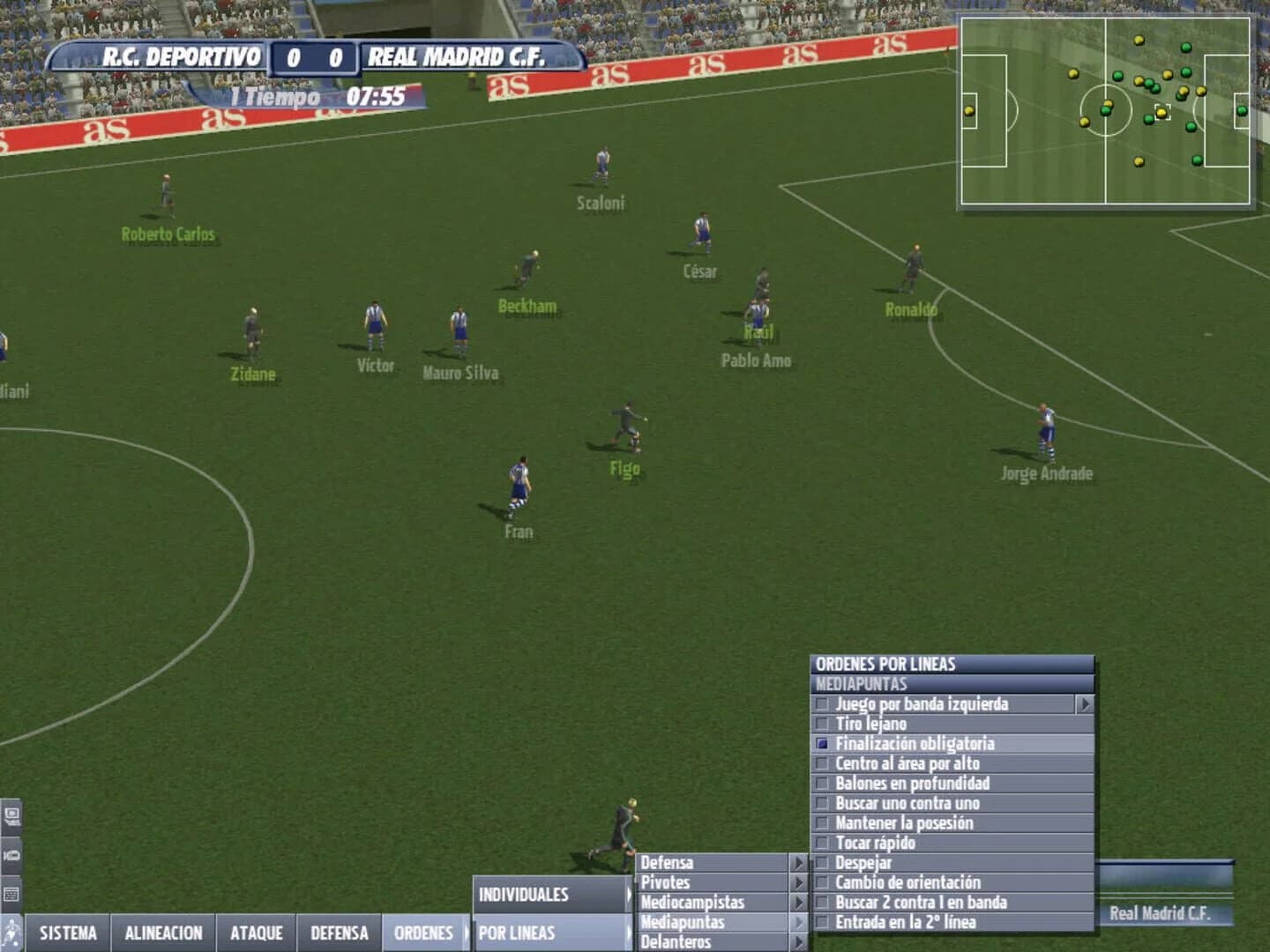Check the 'Mantener la posesión' option
1270x952 pixels.
(903, 823)
